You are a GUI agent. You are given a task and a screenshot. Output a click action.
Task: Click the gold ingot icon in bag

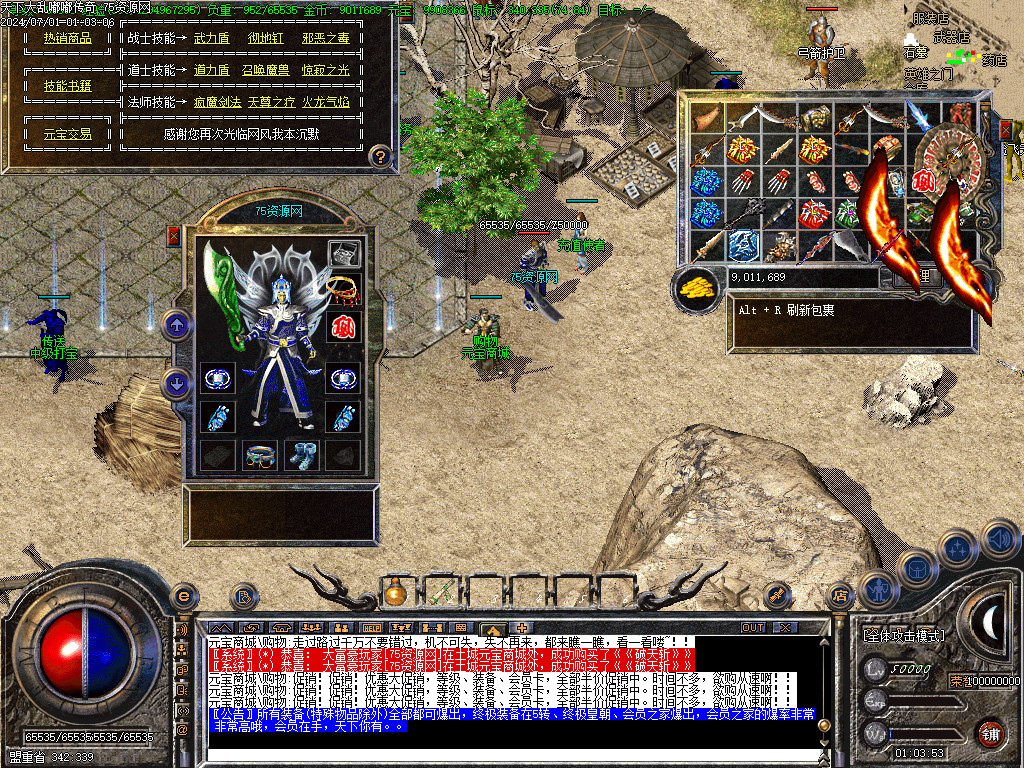pos(699,288)
